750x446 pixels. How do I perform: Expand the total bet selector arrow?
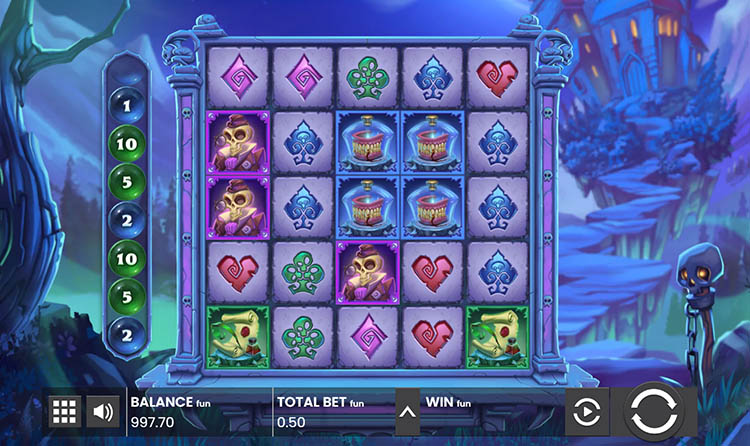tap(407, 411)
